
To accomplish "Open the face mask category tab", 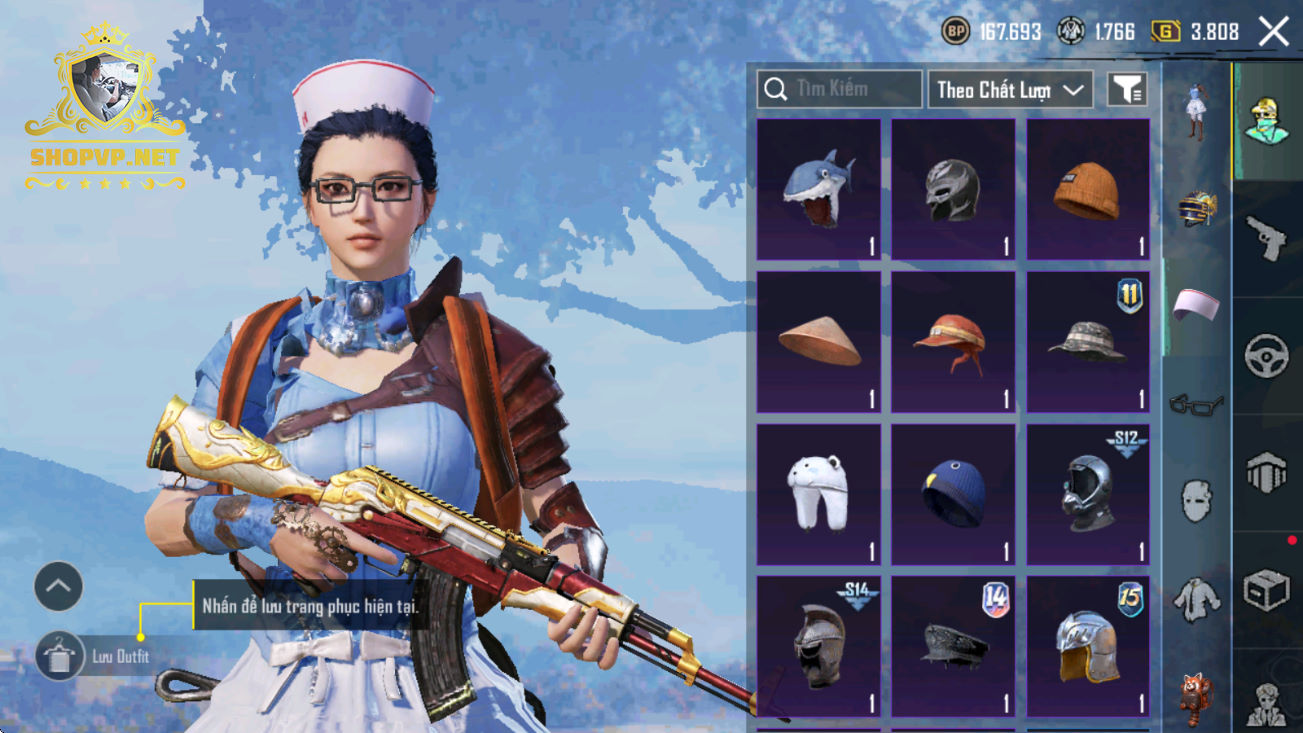I will tap(1196, 500).
